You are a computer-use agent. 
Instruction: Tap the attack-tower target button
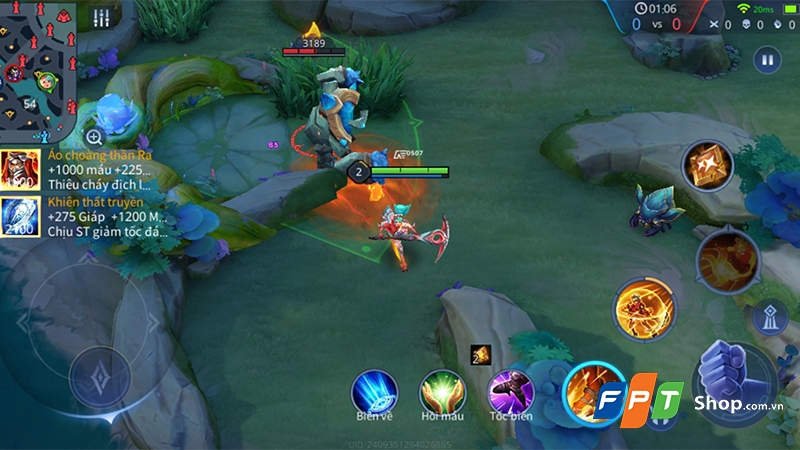point(766,317)
